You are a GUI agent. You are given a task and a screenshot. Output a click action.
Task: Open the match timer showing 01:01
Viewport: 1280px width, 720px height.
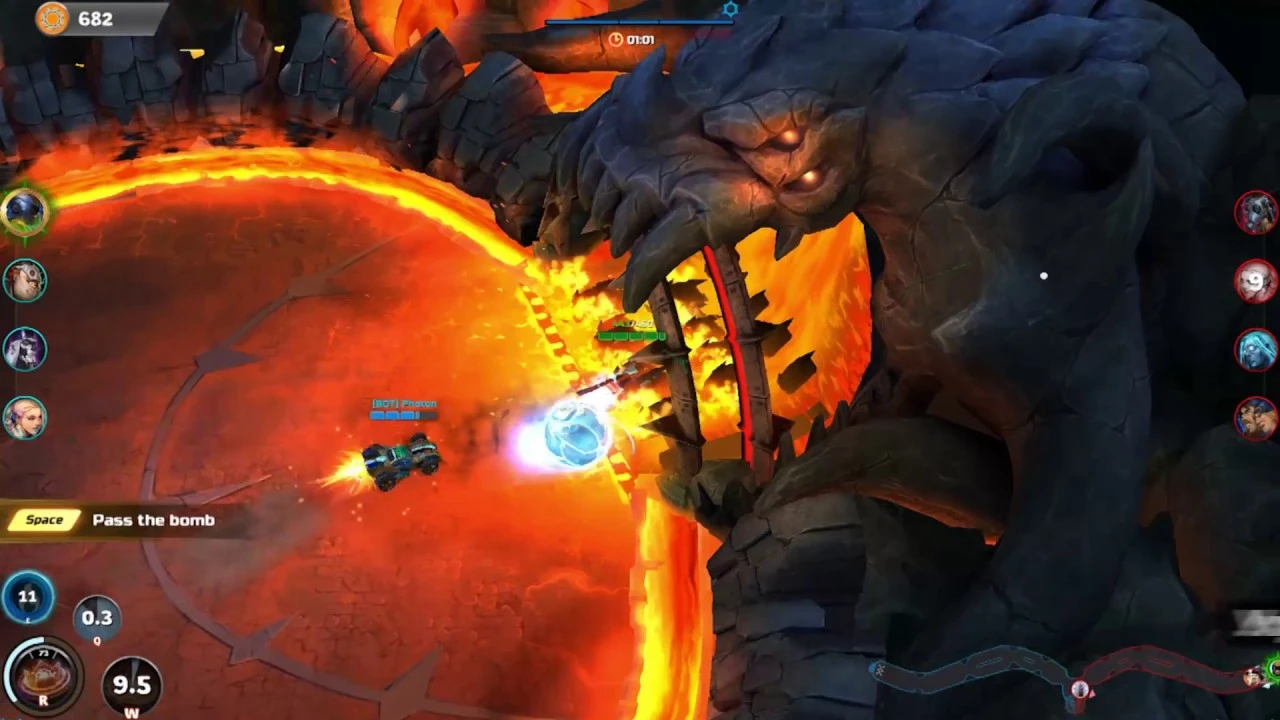[x=633, y=40]
